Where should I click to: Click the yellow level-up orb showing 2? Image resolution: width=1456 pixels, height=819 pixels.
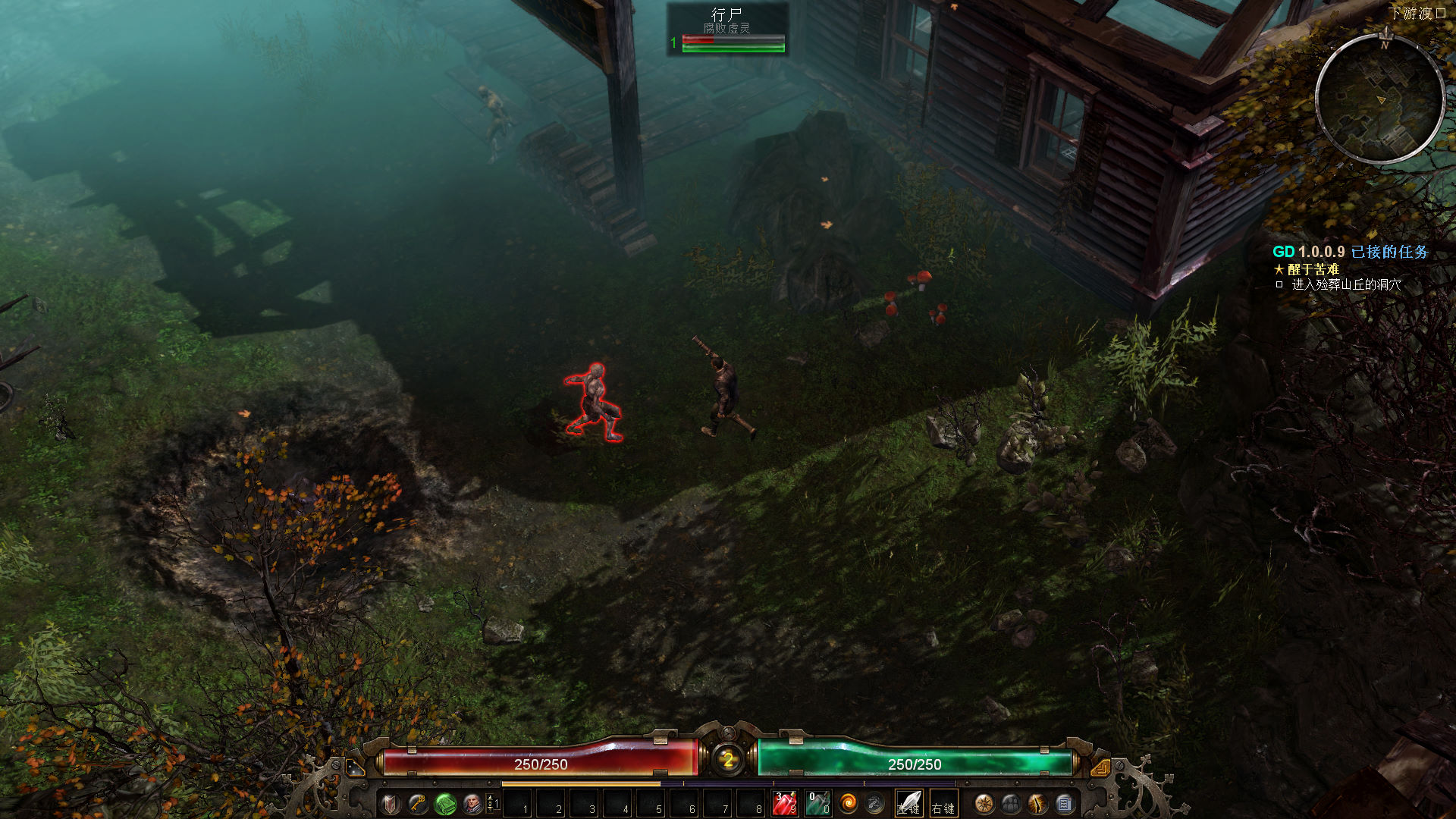[728, 759]
